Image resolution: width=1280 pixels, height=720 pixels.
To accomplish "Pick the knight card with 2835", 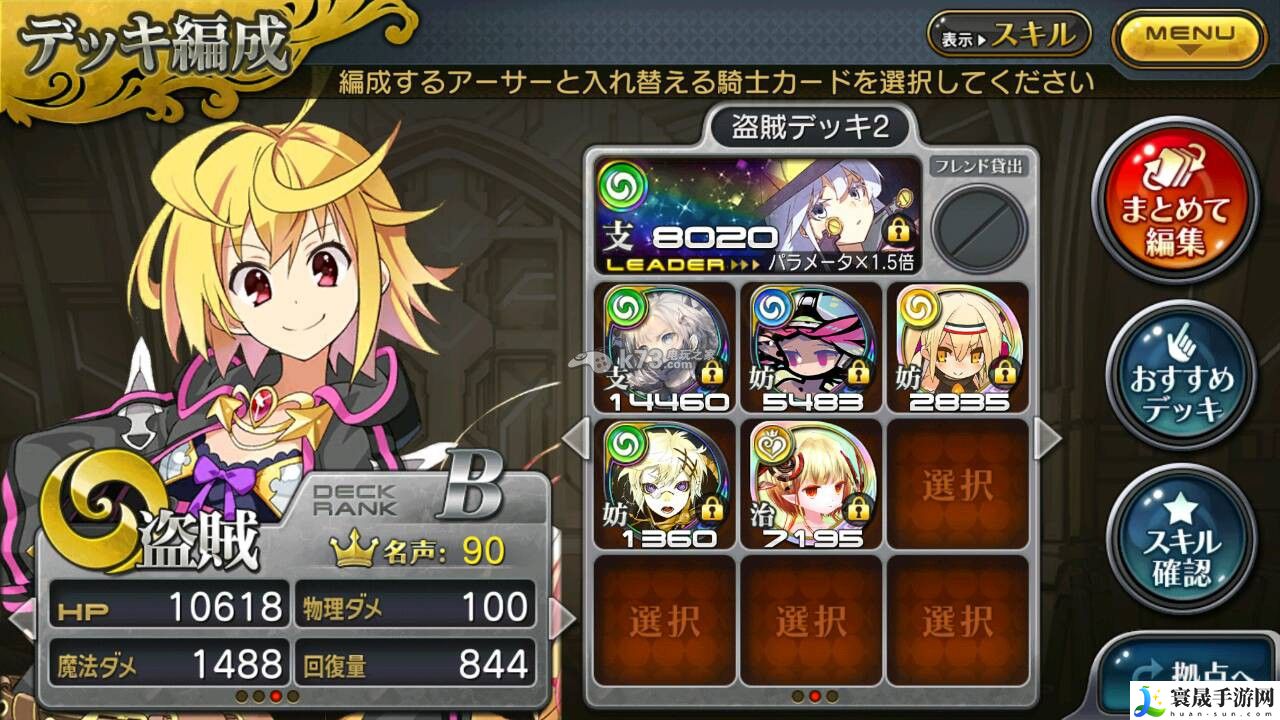I will click(958, 348).
